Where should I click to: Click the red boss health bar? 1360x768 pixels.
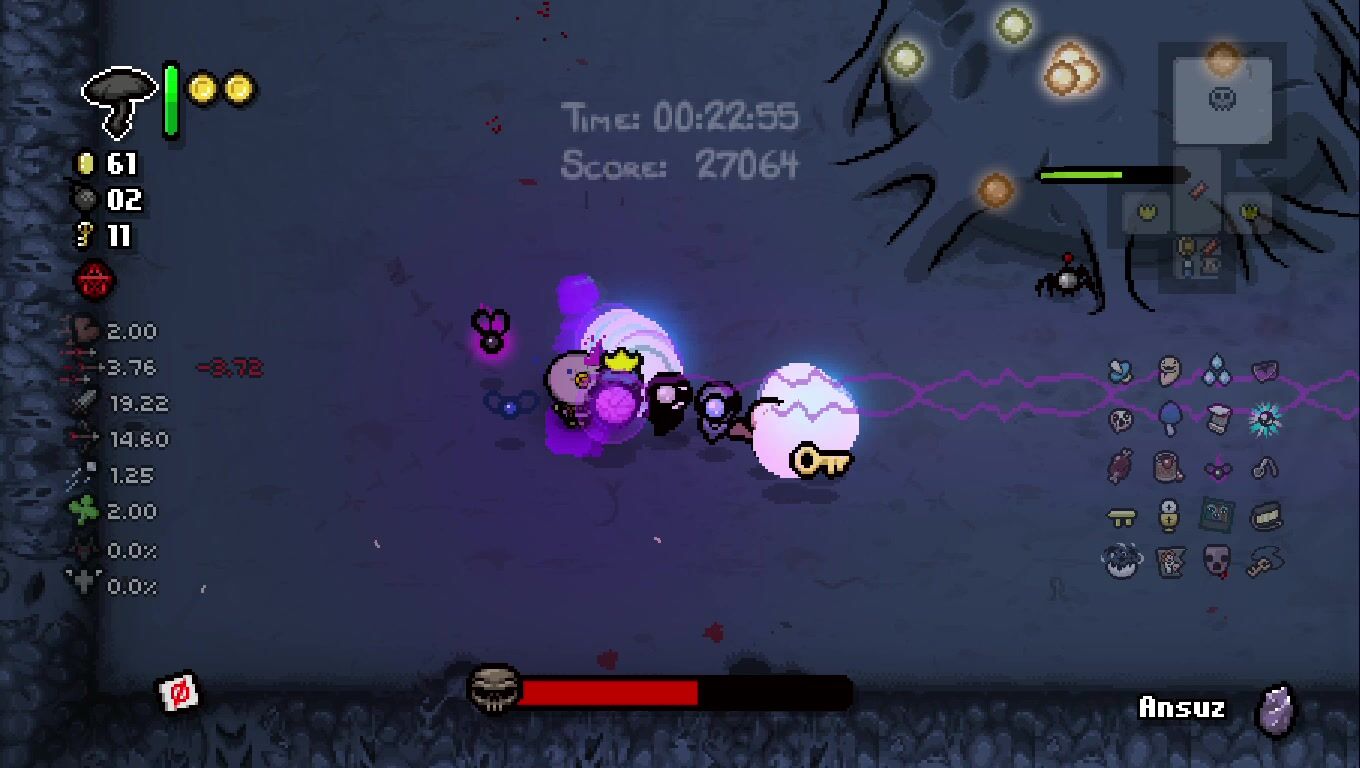point(610,689)
